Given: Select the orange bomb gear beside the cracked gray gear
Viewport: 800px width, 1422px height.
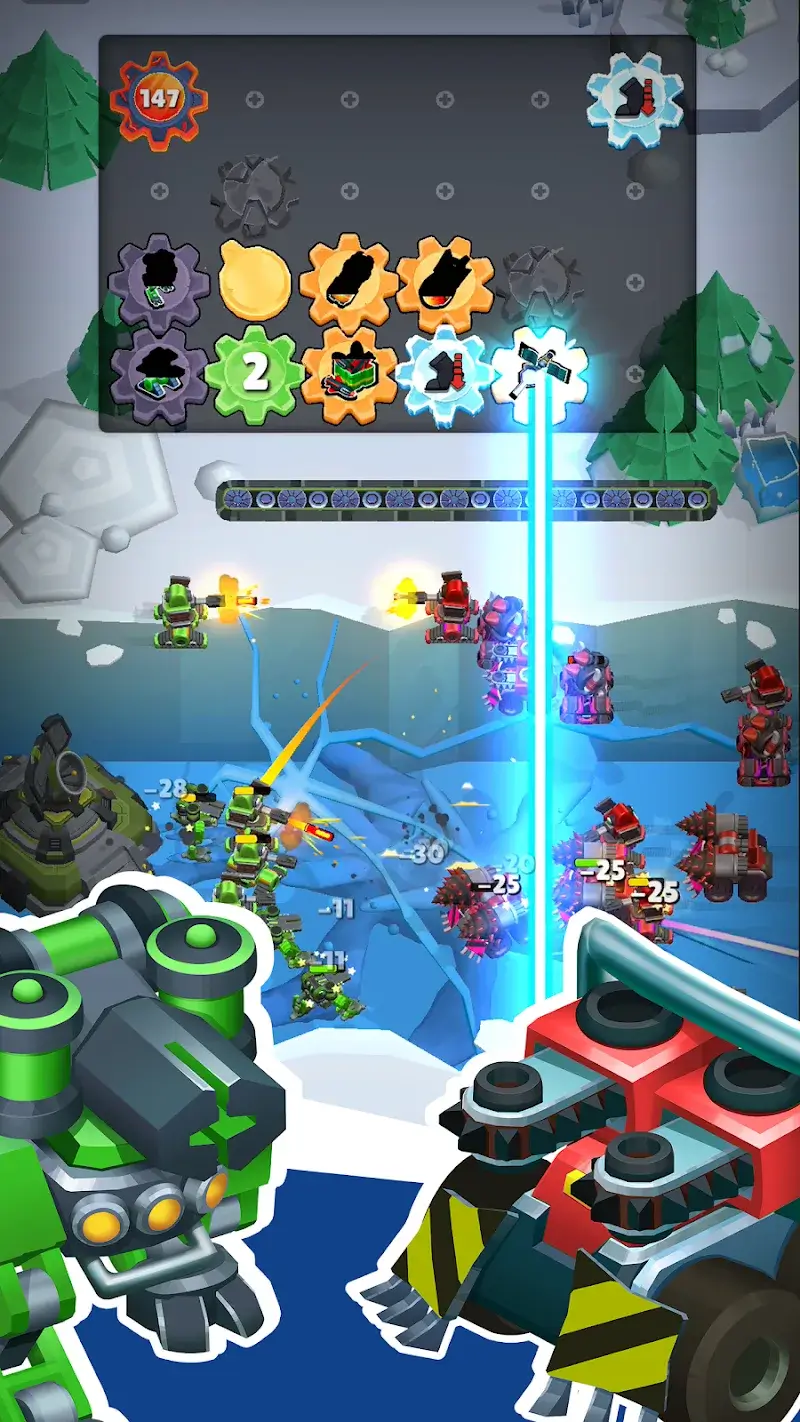Looking at the screenshot, I should tap(445, 280).
